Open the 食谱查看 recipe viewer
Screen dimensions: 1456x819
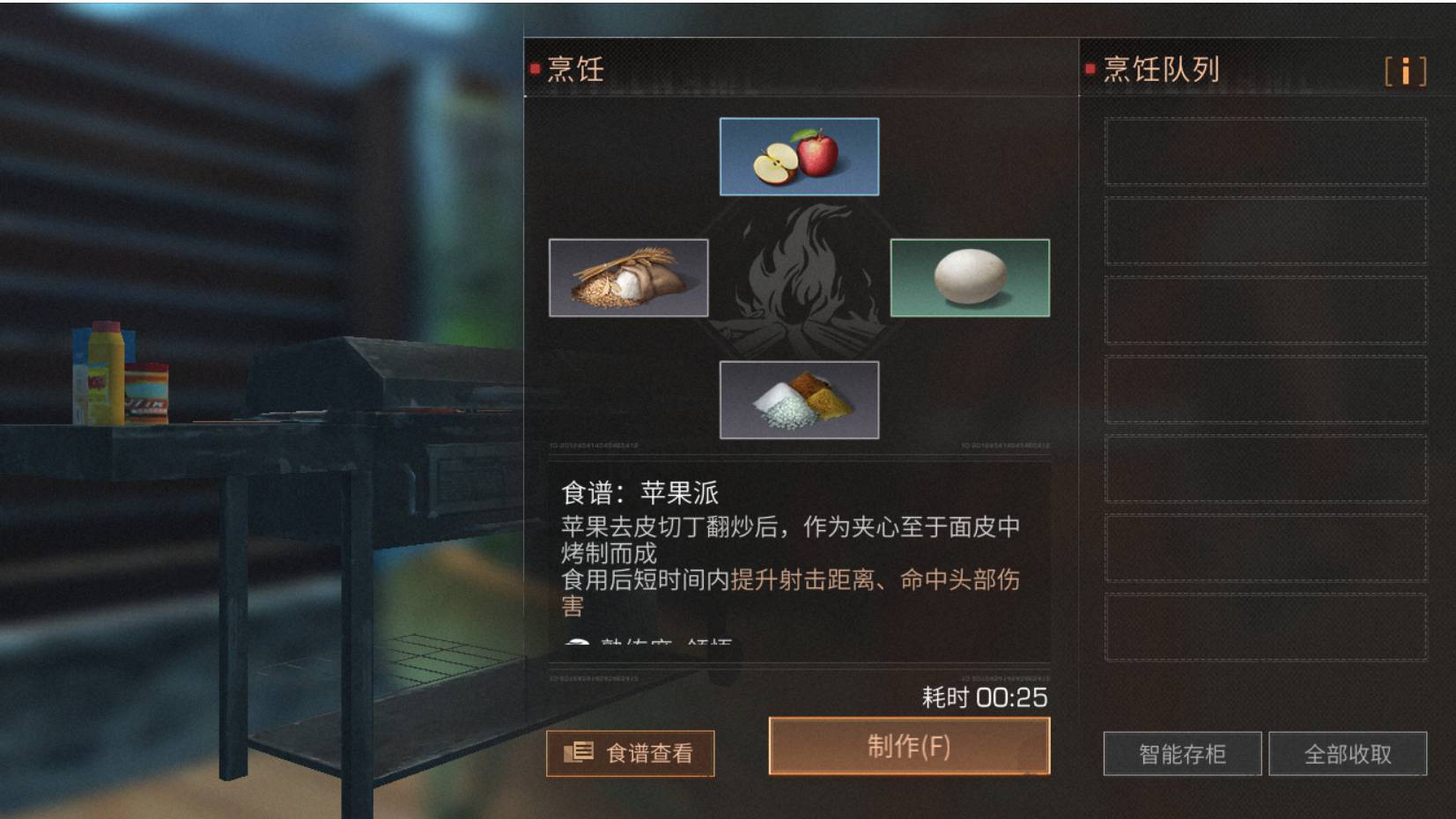pos(631,753)
